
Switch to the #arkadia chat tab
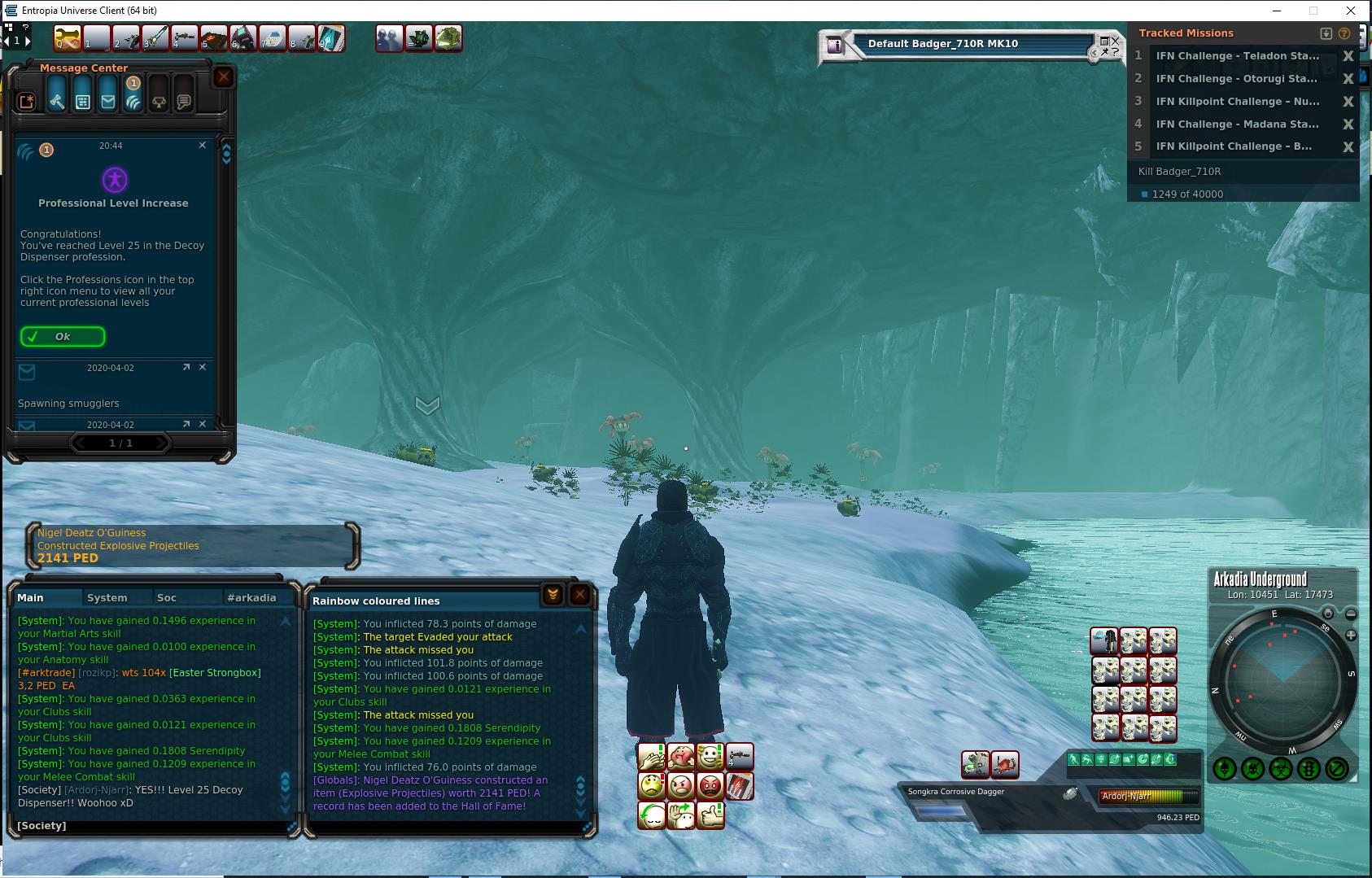pos(251,597)
